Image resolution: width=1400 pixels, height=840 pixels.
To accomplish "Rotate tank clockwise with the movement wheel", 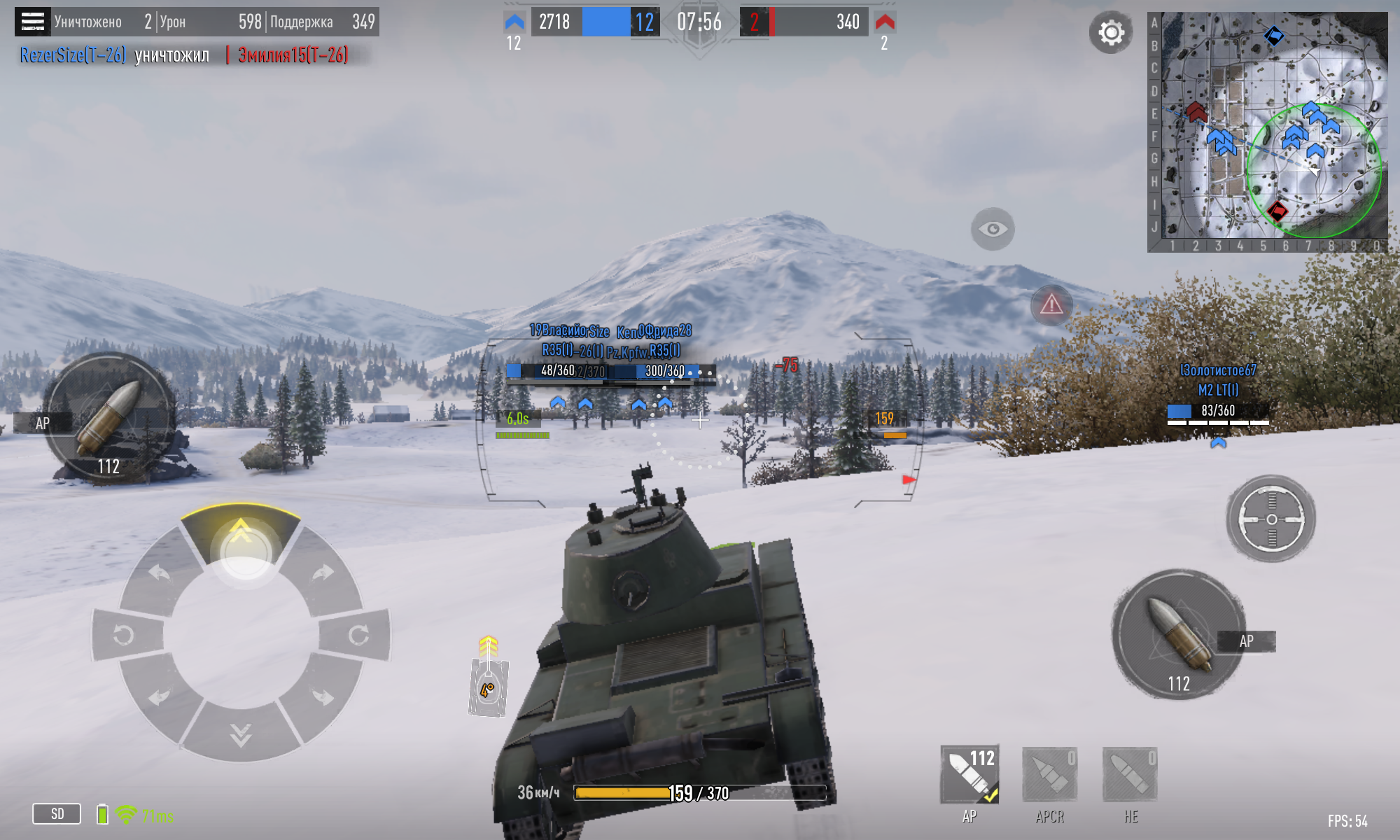I will tap(358, 635).
